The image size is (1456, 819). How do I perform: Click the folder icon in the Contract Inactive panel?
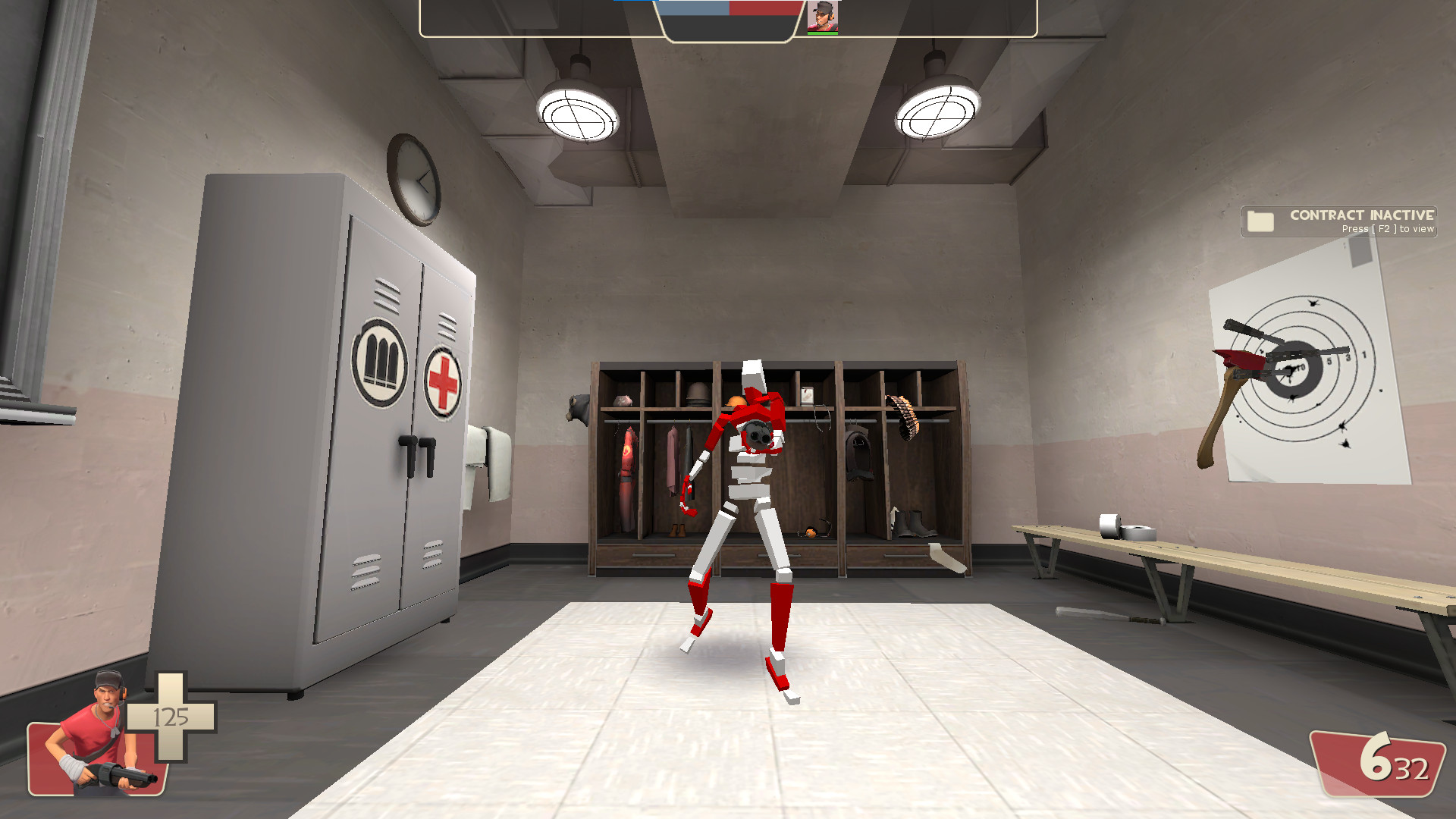[x=1260, y=221]
